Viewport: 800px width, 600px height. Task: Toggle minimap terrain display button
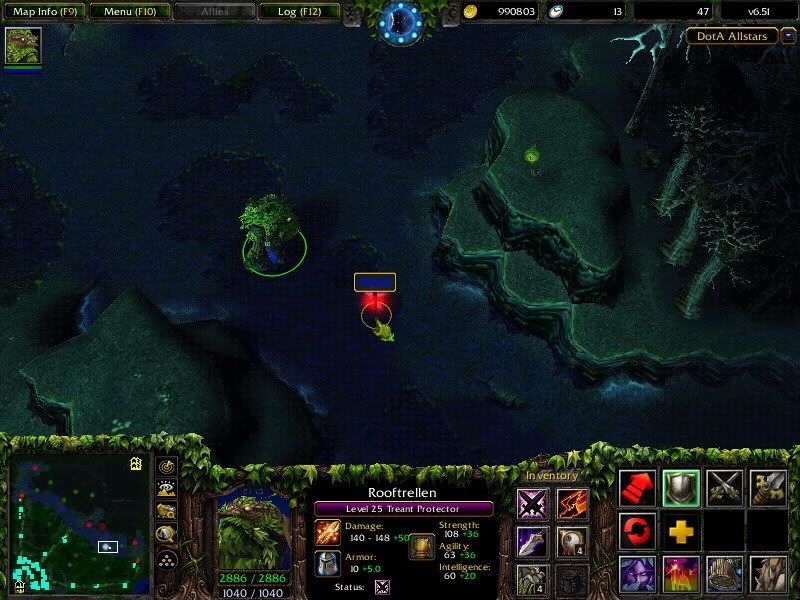[x=167, y=488]
